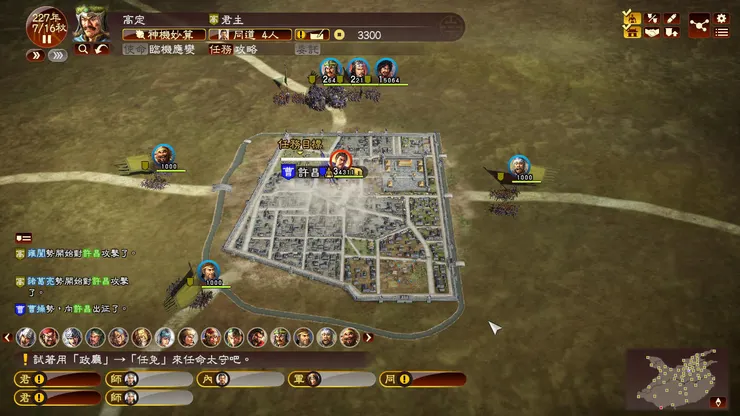Toggle the checked city building filter
This screenshot has width=740, height=416.
pyautogui.click(x=632, y=32)
